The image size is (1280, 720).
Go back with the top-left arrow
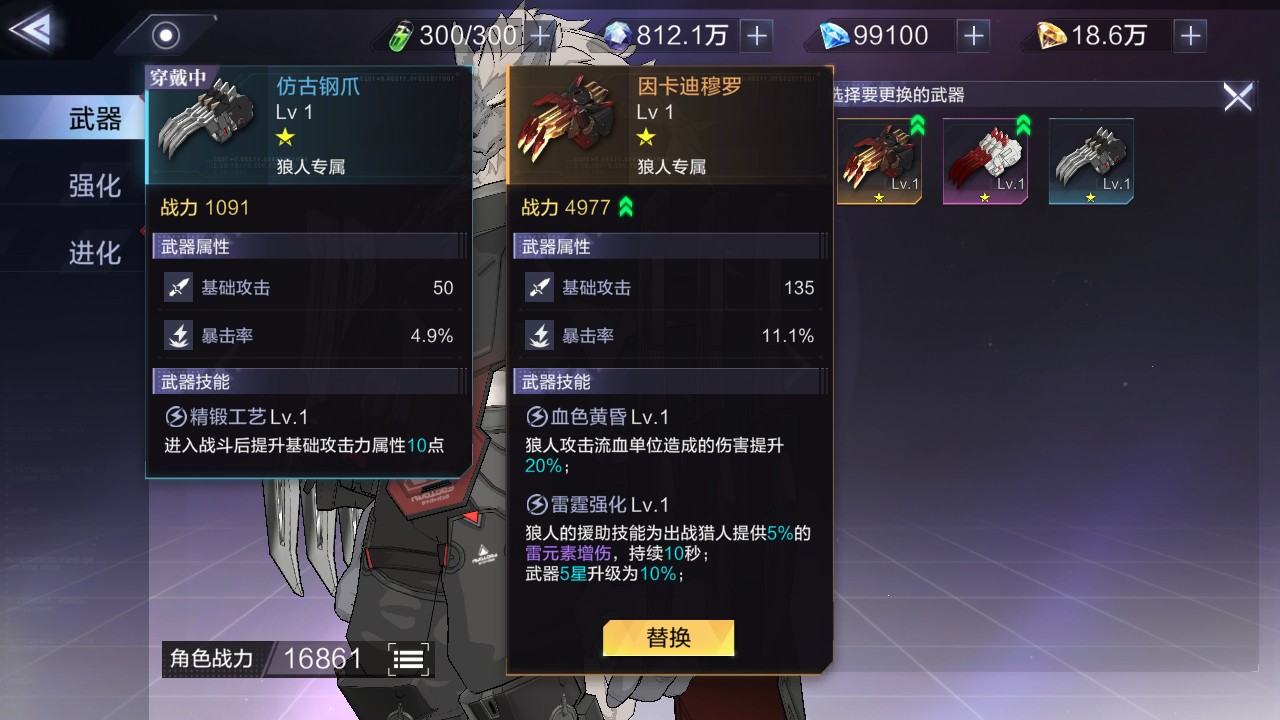click(30, 30)
